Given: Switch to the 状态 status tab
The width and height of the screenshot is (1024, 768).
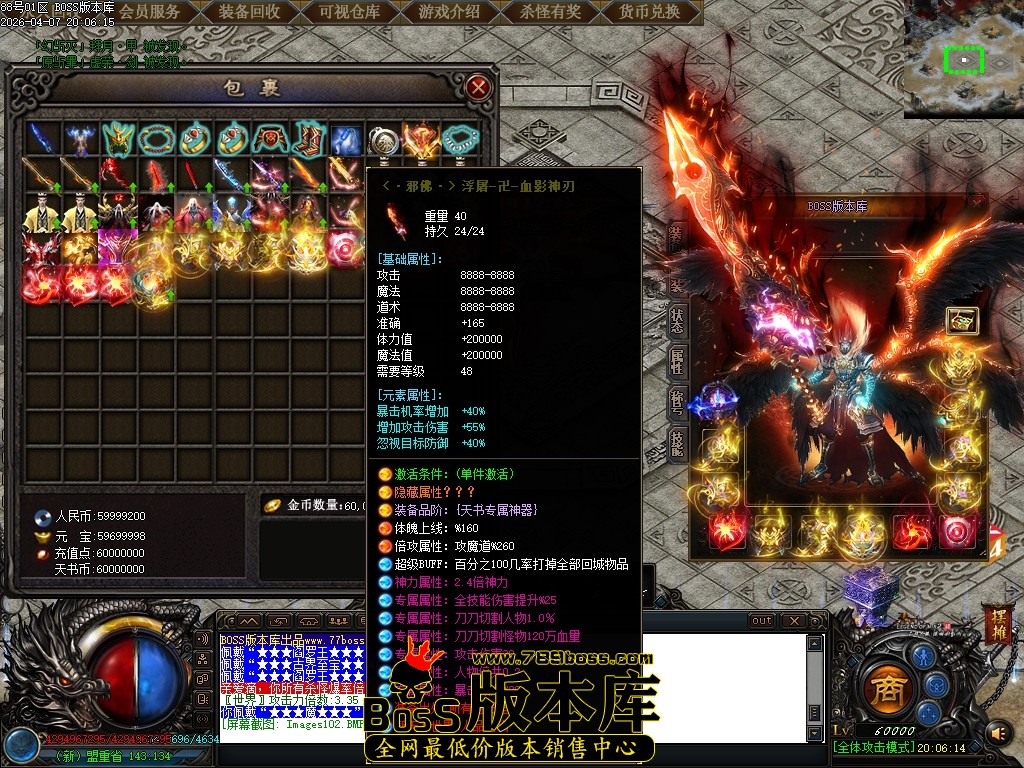Looking at the screenshot, I should [x=677, y=321].
